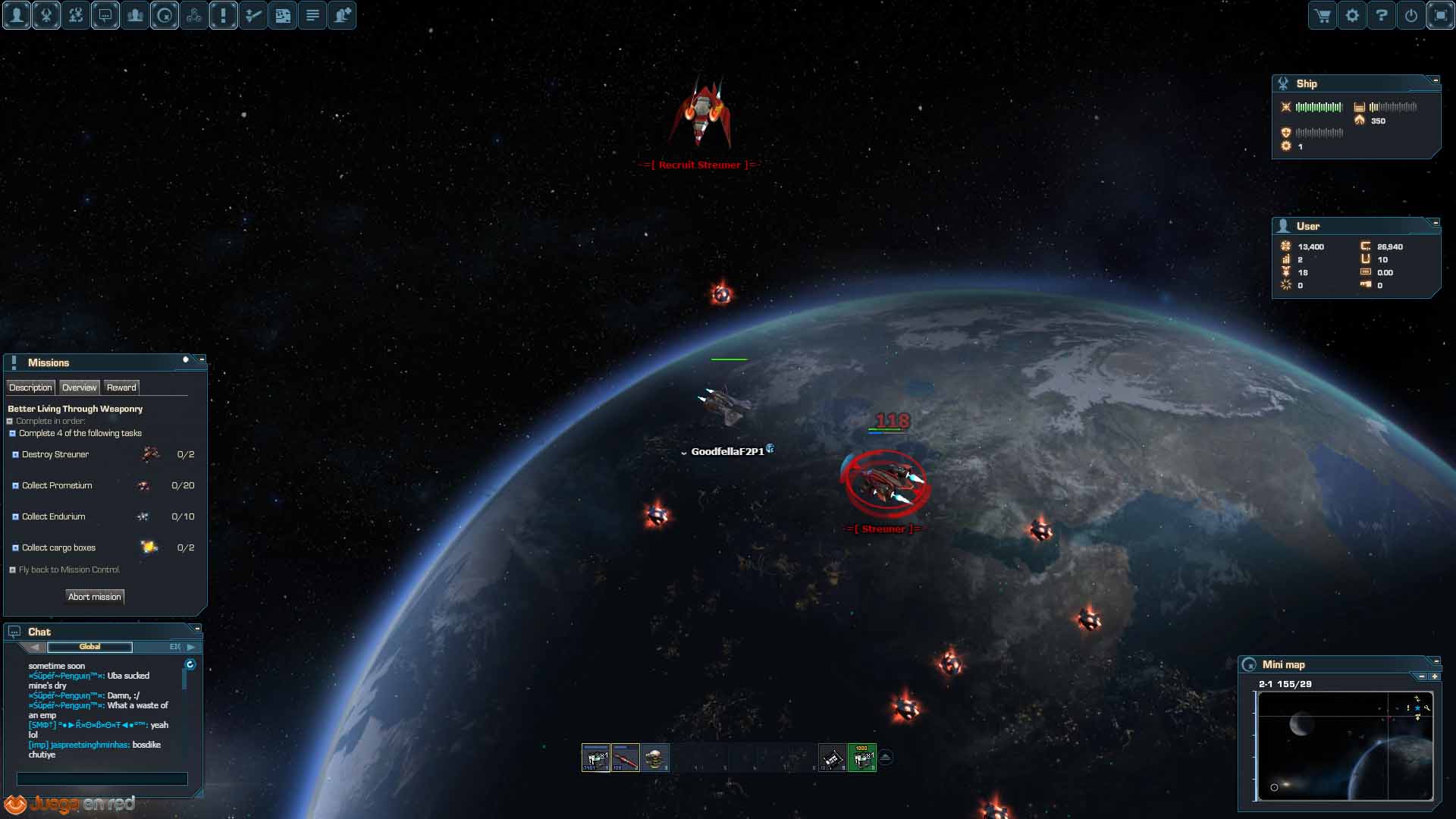Activate the green-highlighted ammo slot
This screenshot has width=1456, height=819.
click(861, 758)
